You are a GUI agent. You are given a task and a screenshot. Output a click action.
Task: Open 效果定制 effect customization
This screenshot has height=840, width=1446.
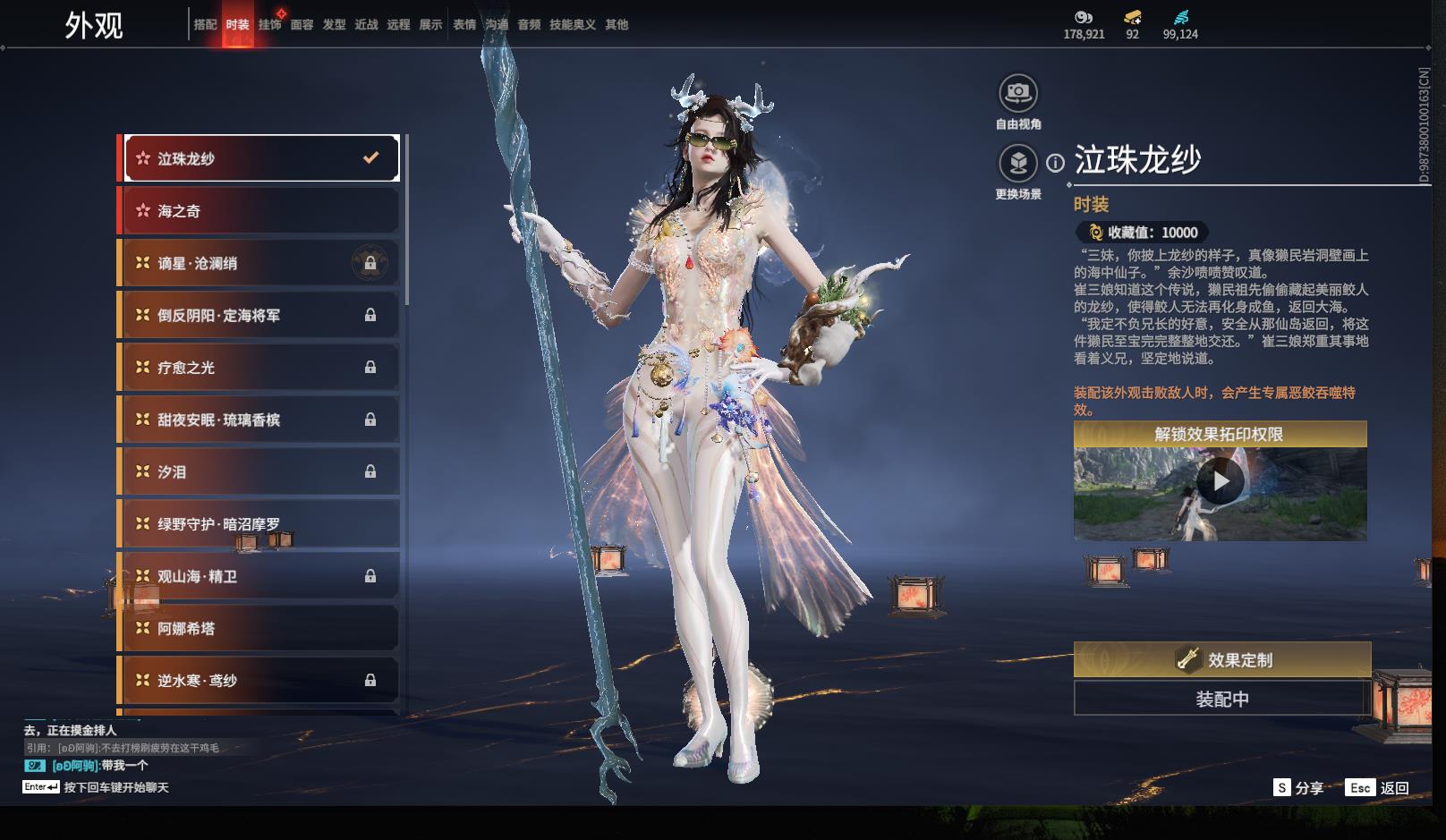(1222, 660)
